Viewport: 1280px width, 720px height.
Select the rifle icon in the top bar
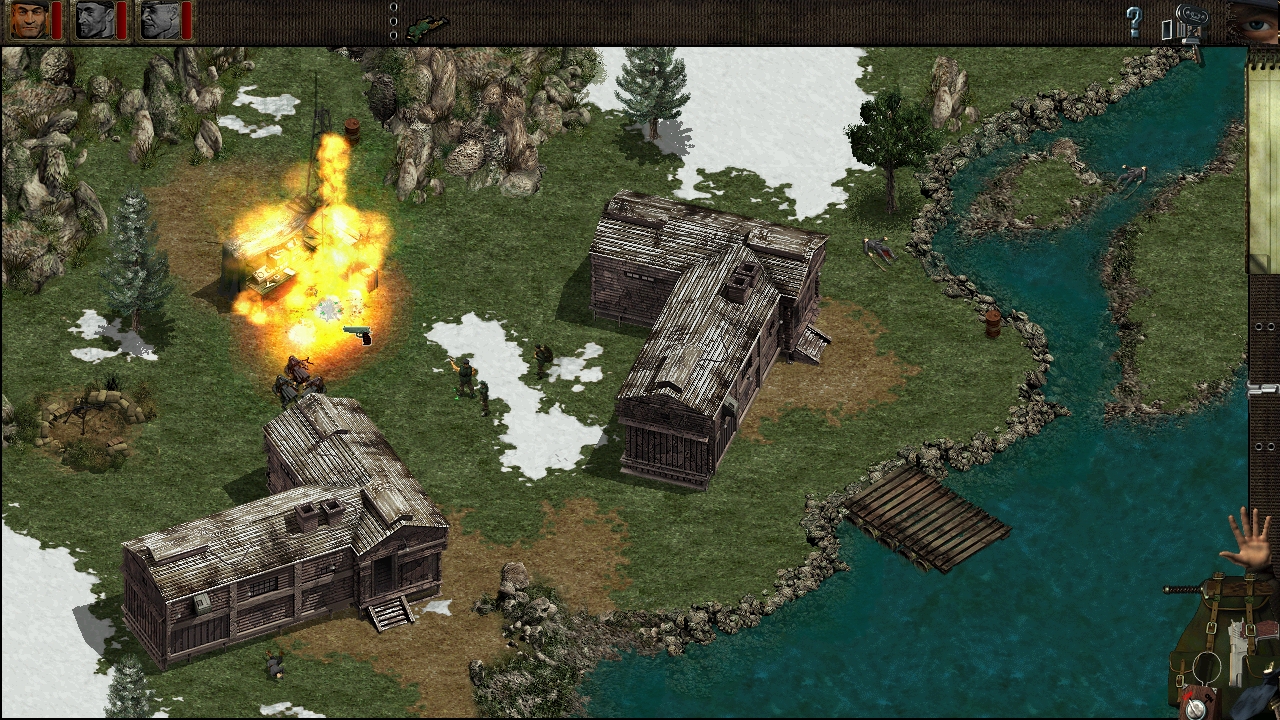pyautogui.click(x=425, y=26)
